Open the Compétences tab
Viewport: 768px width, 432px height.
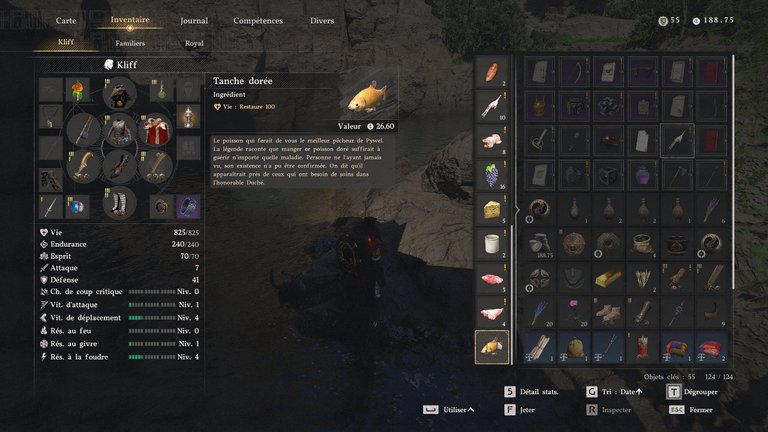click(257, 20)
